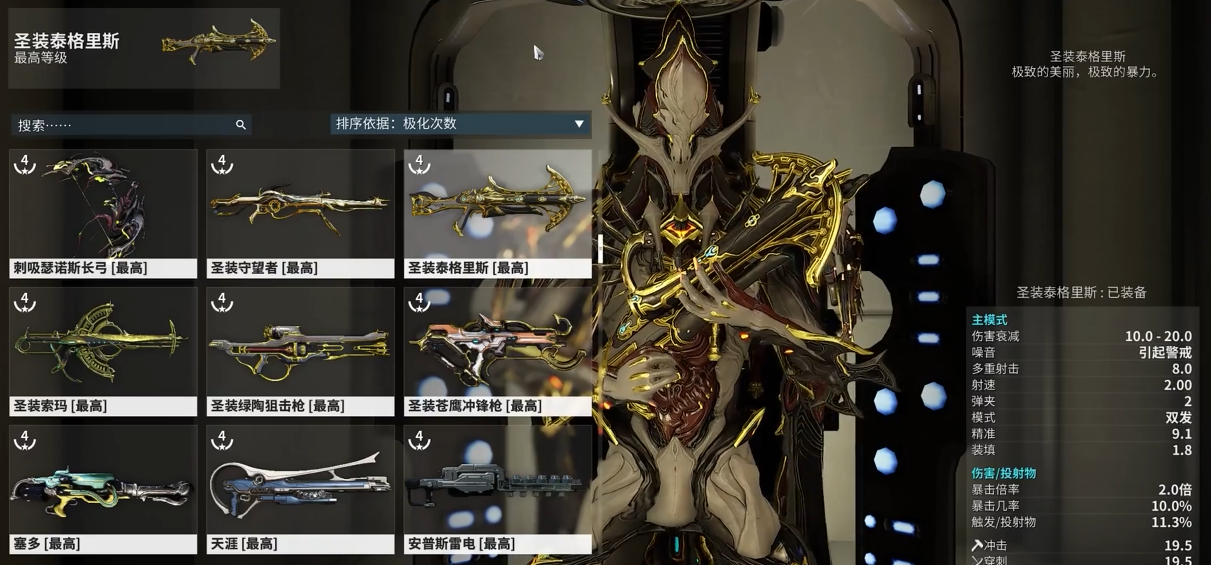Click the magnifying glass search icon
Viewport: 1211px width, 565px height.
tap(241, 125)
